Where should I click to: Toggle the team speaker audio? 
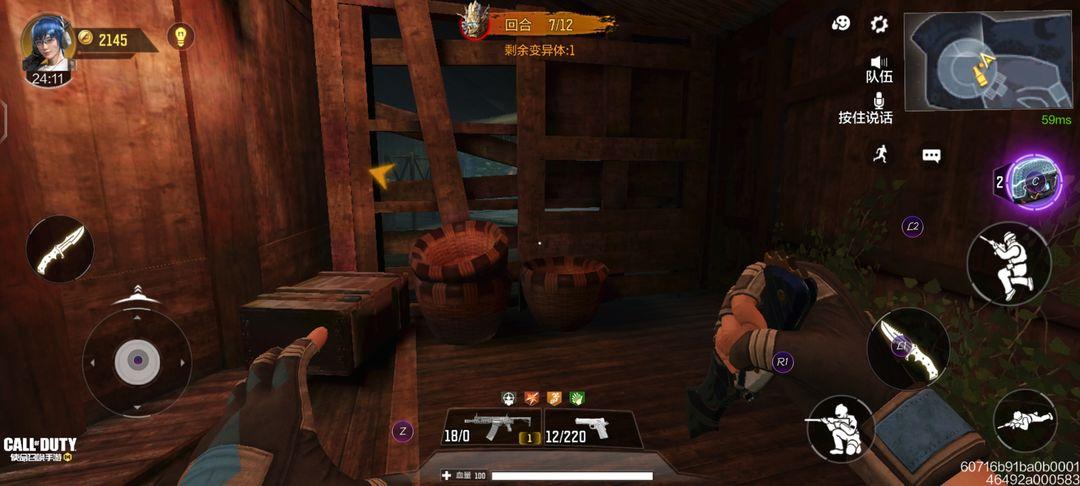pos(879,68)
